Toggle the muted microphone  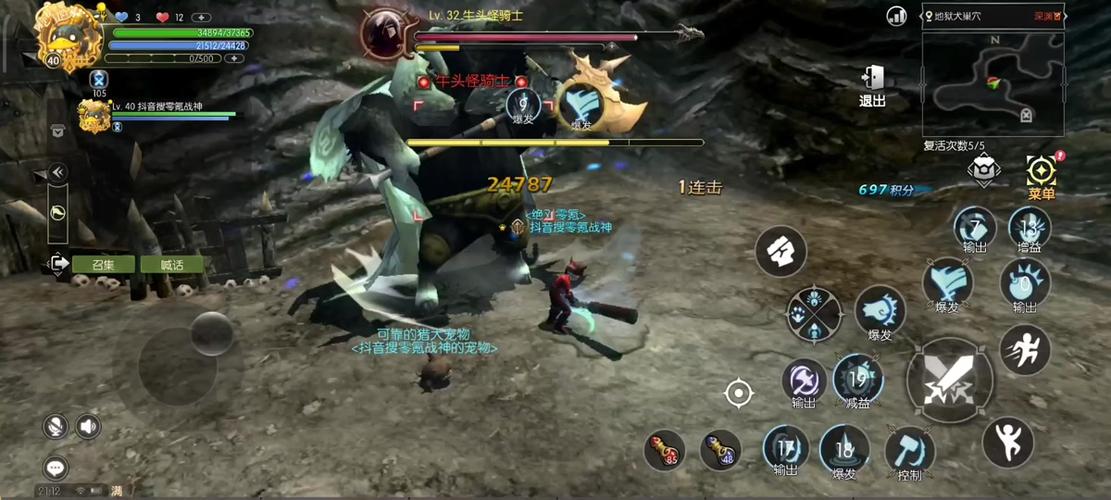tap(56, 427)
